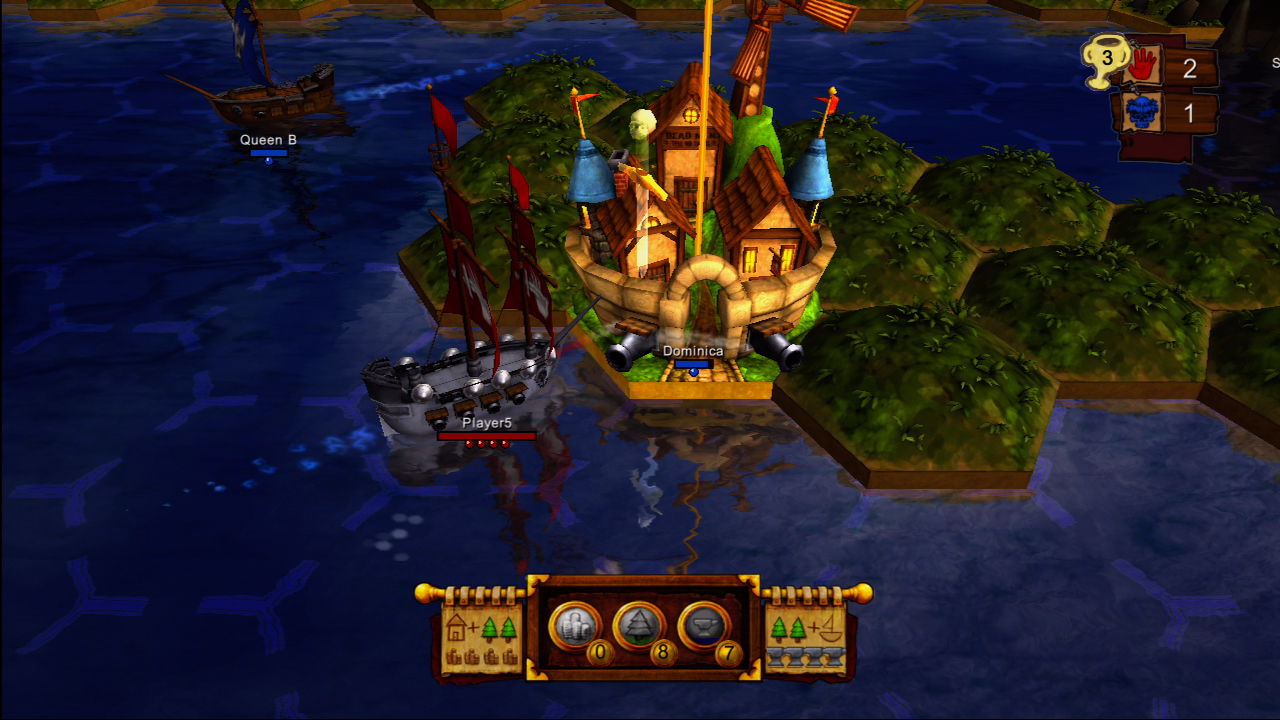Click the blue skull player emblem
Screen dimensions: 1280x720
(1140, 113)
